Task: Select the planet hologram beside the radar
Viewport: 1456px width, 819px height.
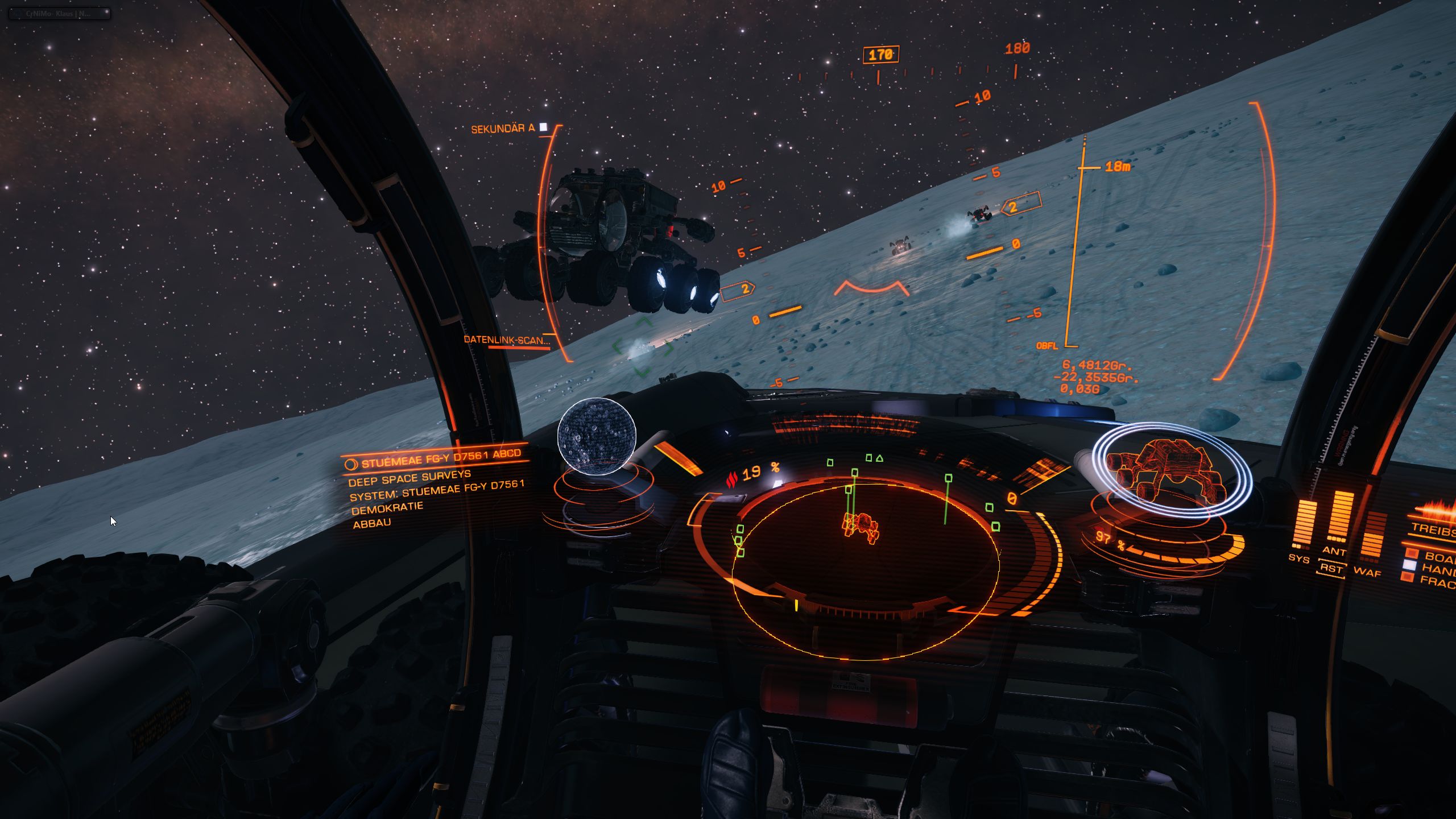Action: [x=596, y=436]
